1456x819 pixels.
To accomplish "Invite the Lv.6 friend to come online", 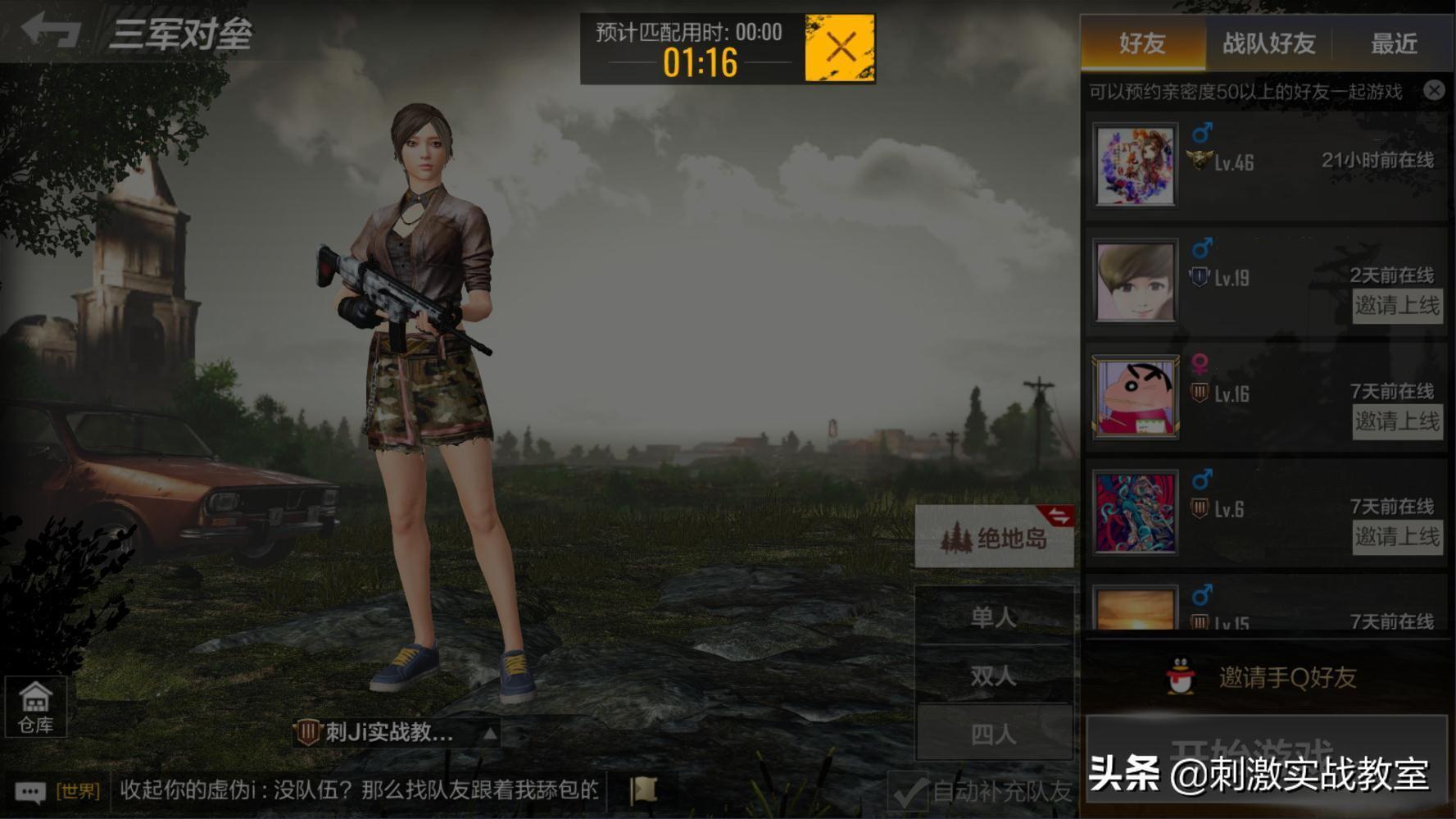I will coord(1397,537).
